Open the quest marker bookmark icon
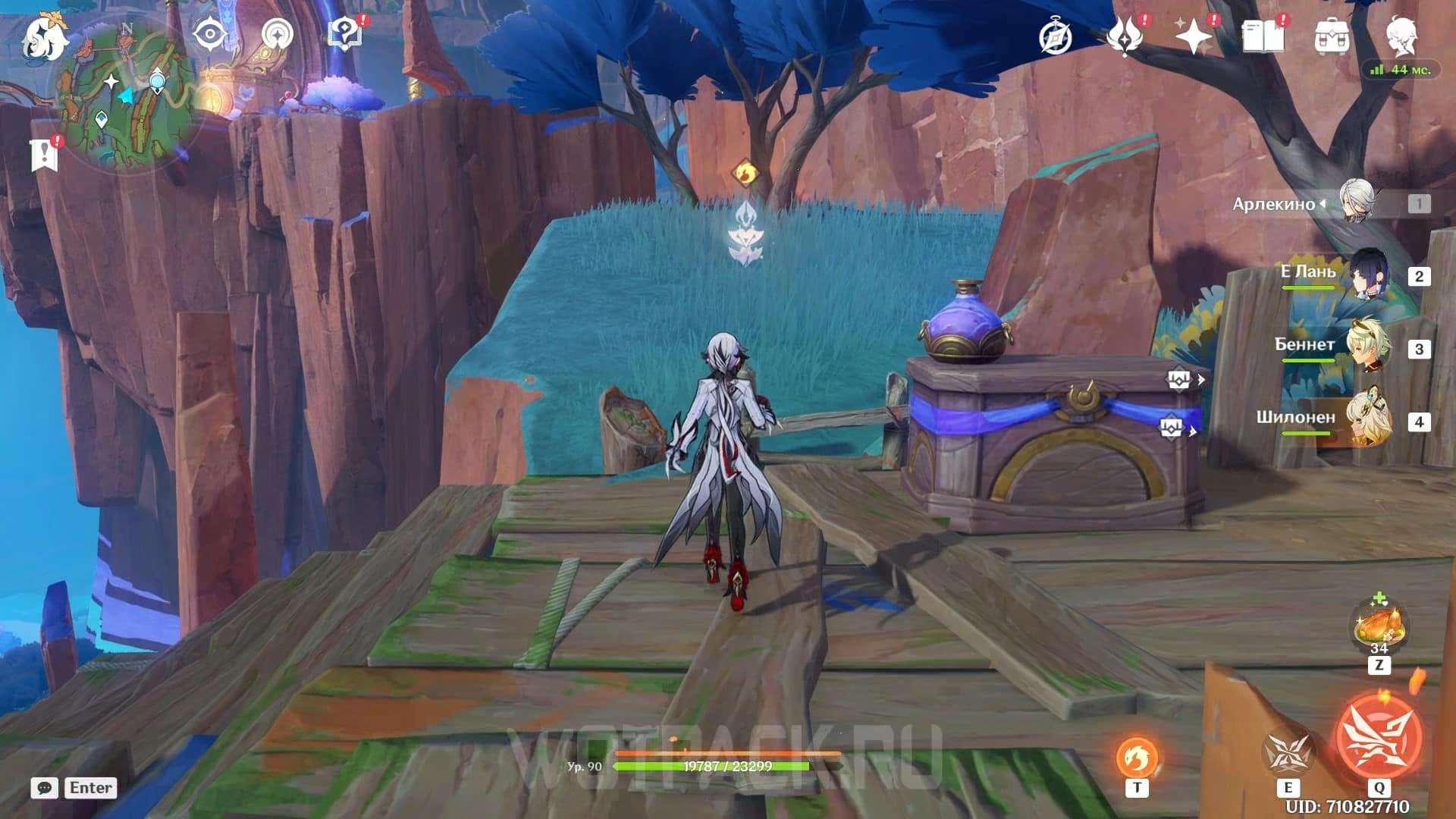The image size is (1456, 819). [x=44, y=155]
